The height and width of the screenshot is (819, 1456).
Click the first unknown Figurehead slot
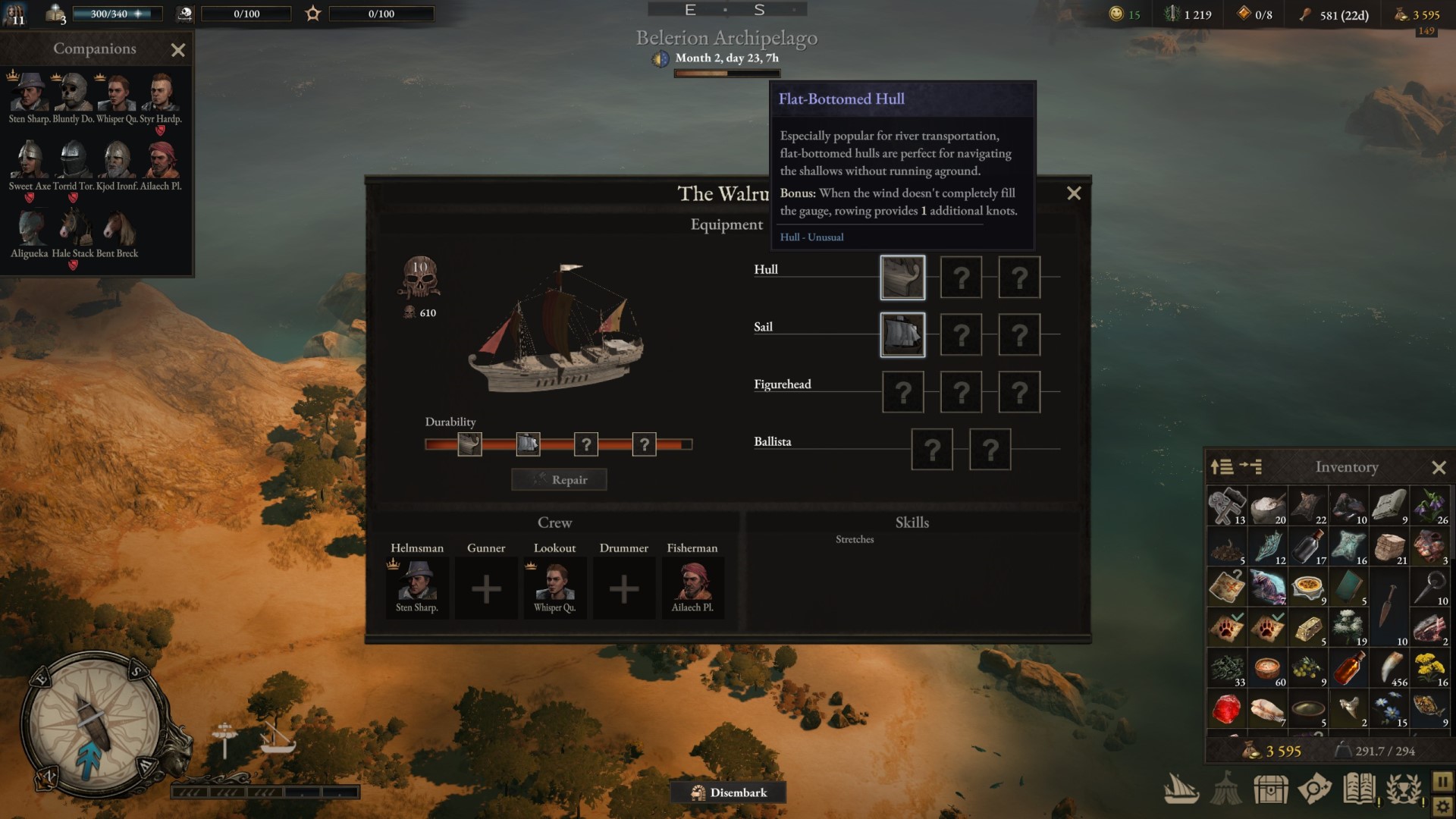click(x=902, y=391)
